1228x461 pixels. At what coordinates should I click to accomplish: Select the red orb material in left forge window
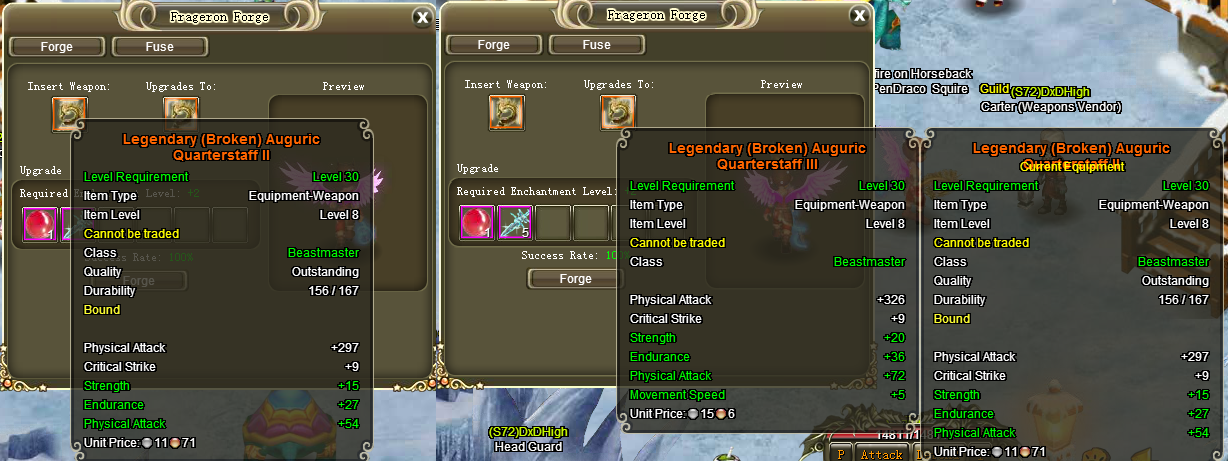(40, 224)
